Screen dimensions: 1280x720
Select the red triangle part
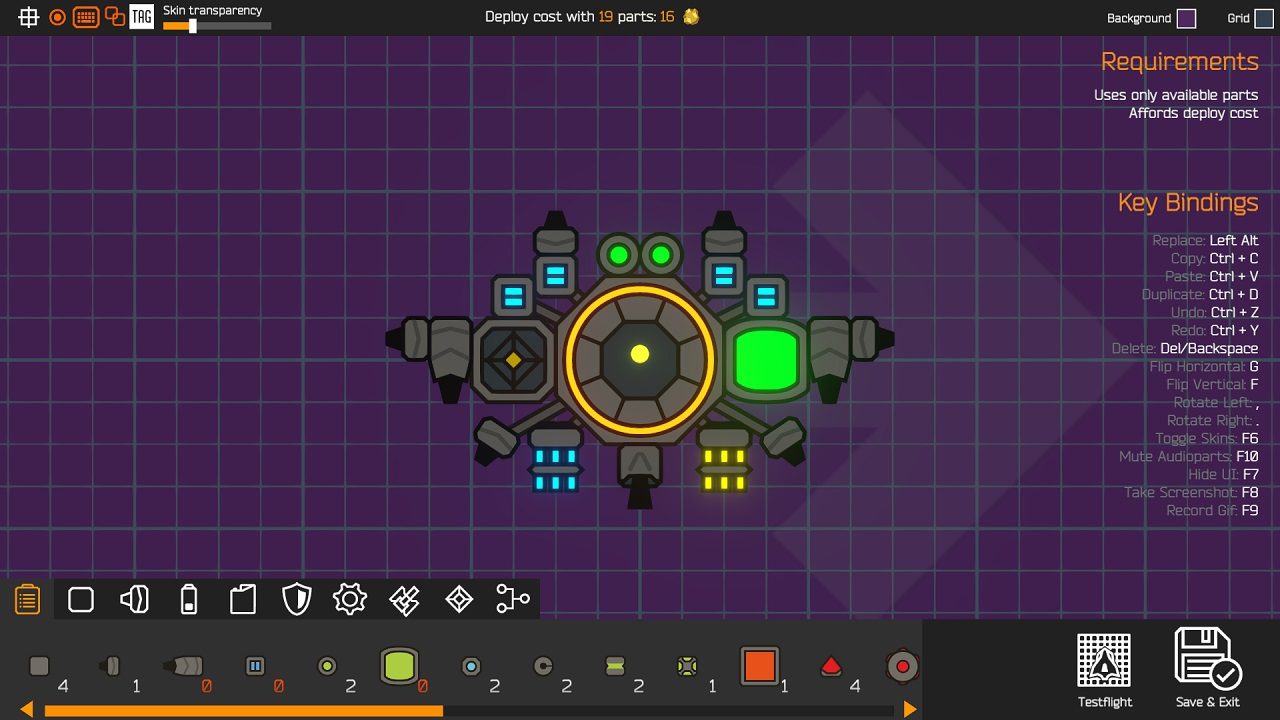point(831,666)
